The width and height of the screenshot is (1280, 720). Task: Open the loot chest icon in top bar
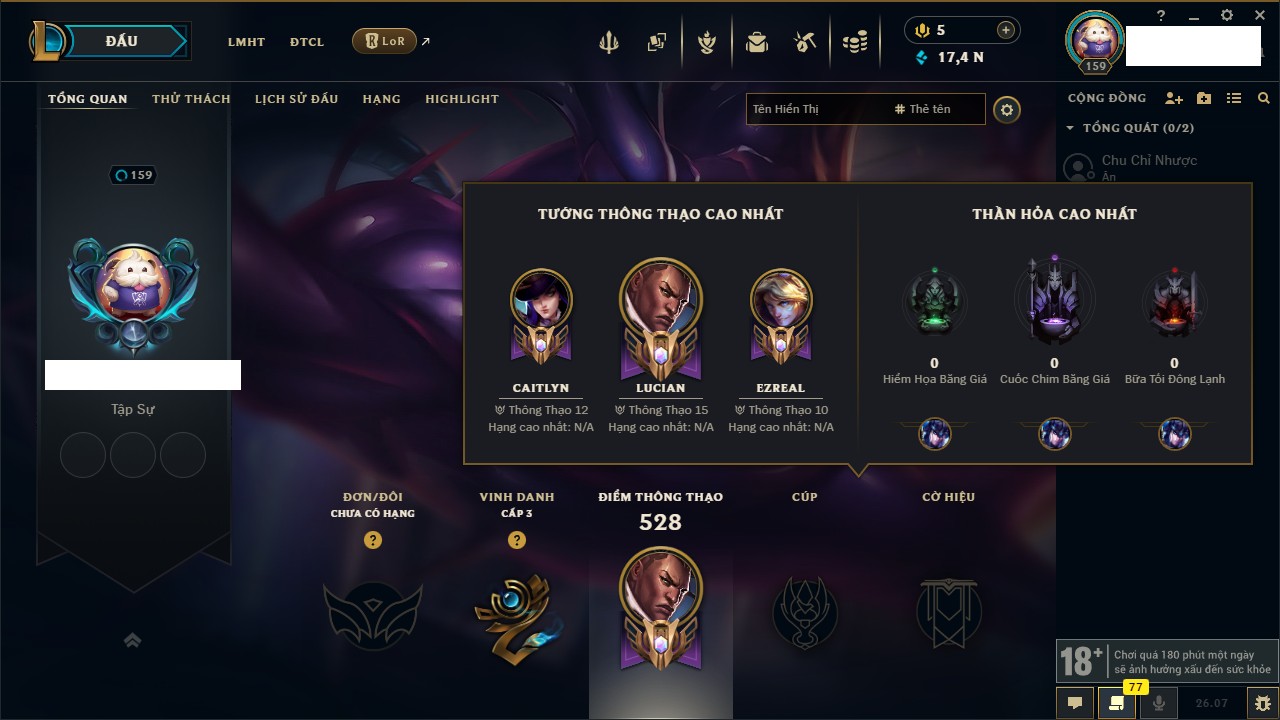[x=757, y=42]
